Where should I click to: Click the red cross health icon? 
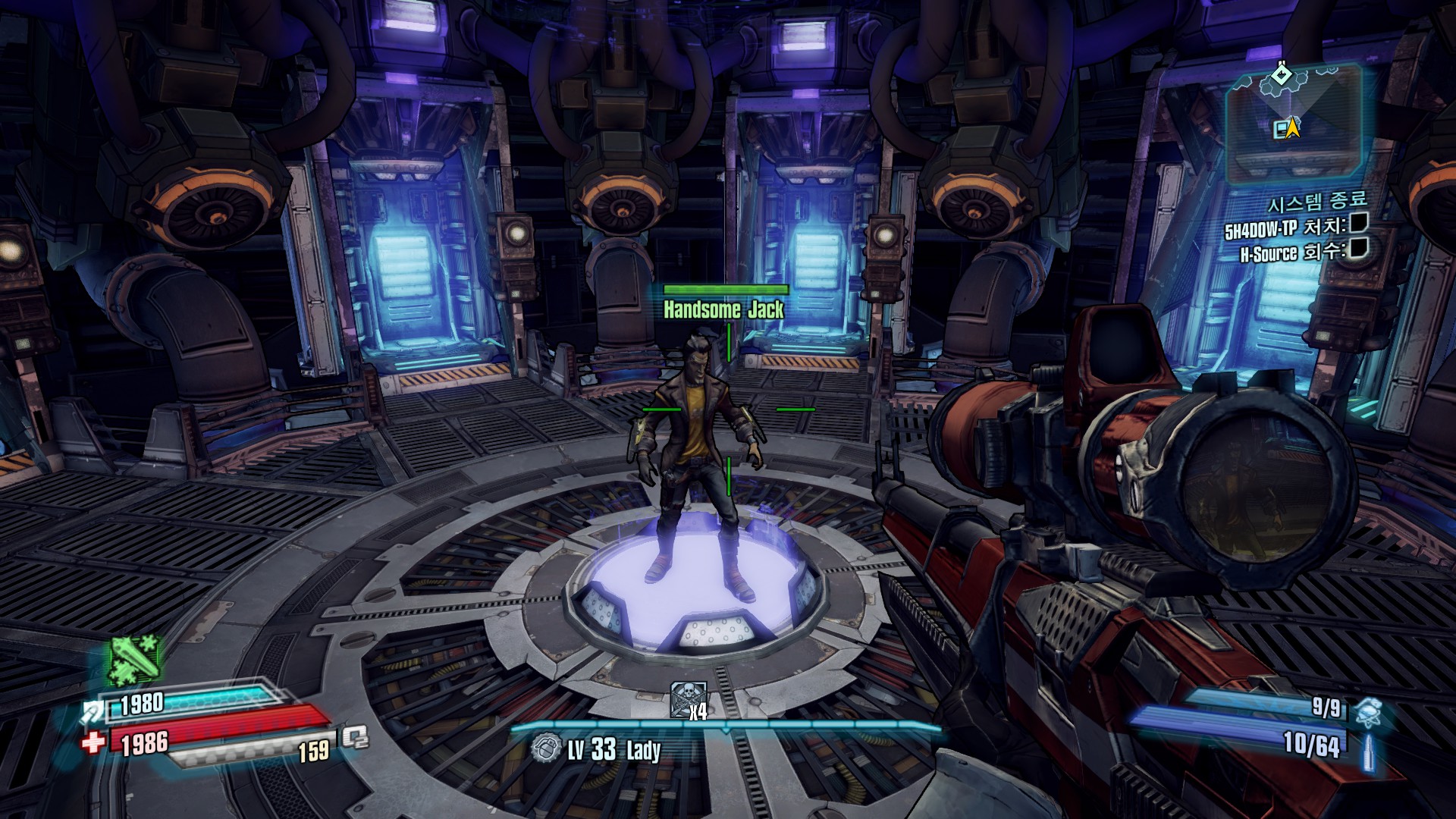click(93, 742)
